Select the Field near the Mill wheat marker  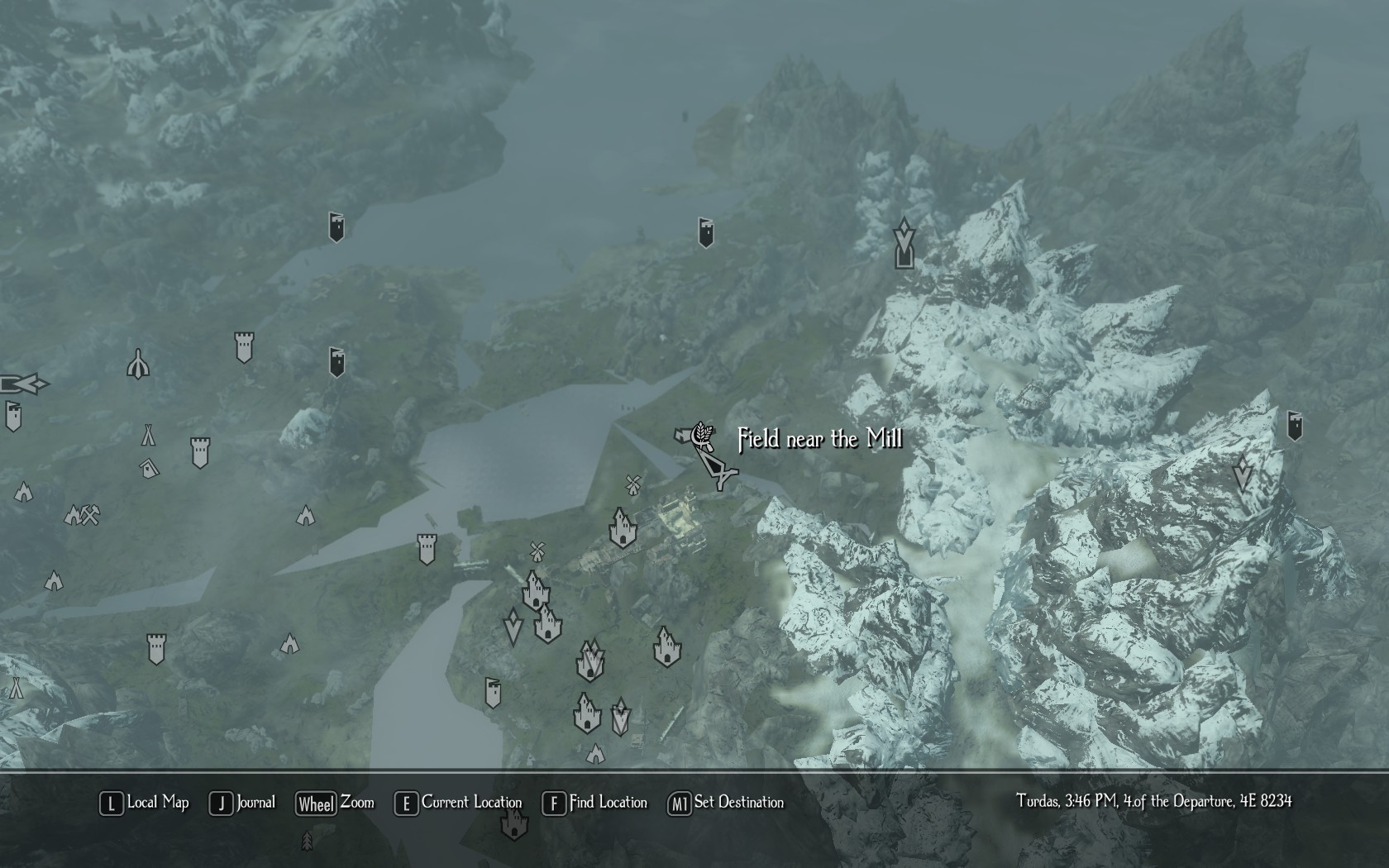pyautogui.click(x=701, y=435)
